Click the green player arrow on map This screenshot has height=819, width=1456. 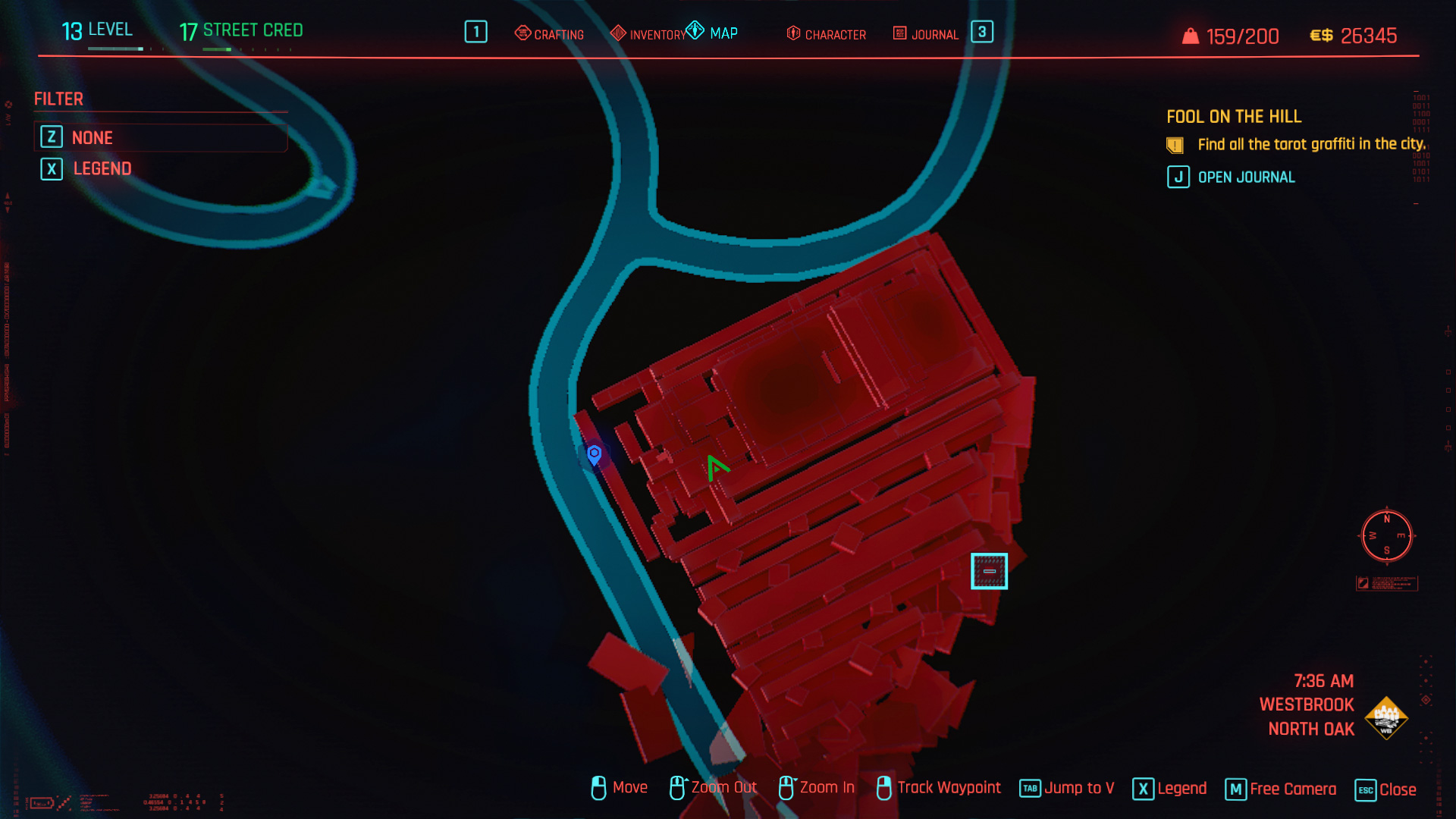(x=716, y=467)
